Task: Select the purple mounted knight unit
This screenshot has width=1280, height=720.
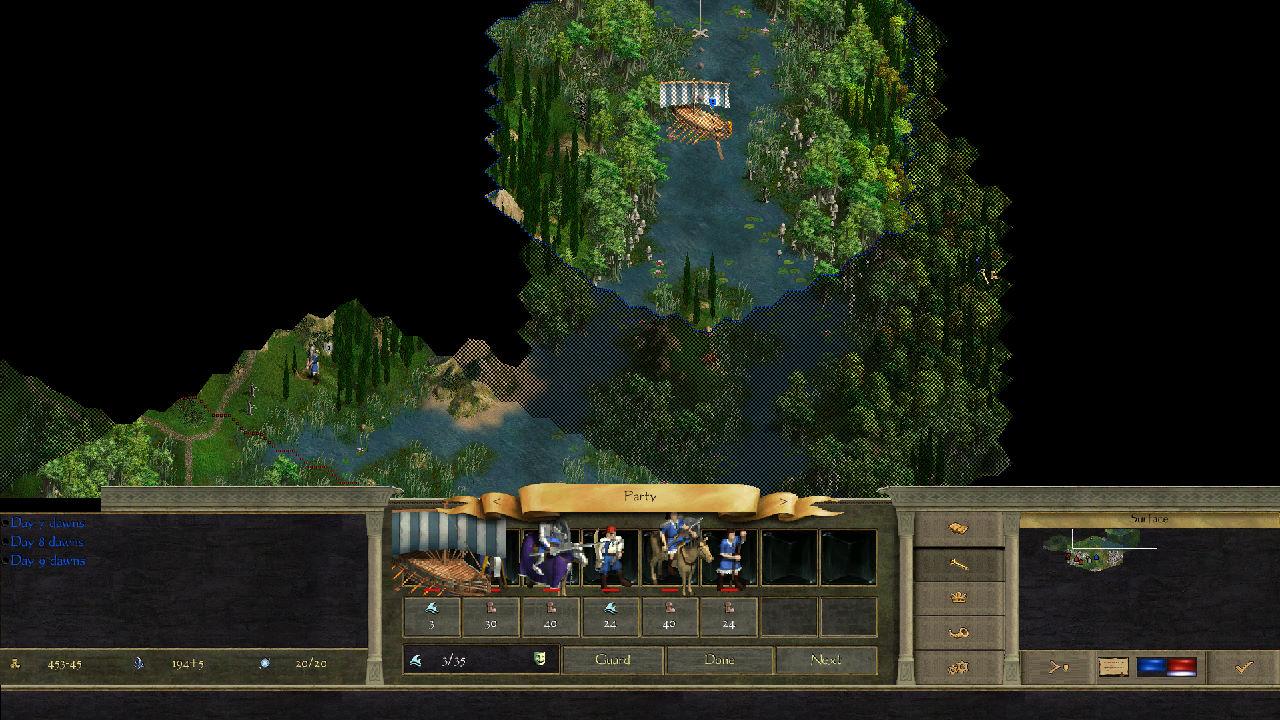Action: (x=549, y=557)
